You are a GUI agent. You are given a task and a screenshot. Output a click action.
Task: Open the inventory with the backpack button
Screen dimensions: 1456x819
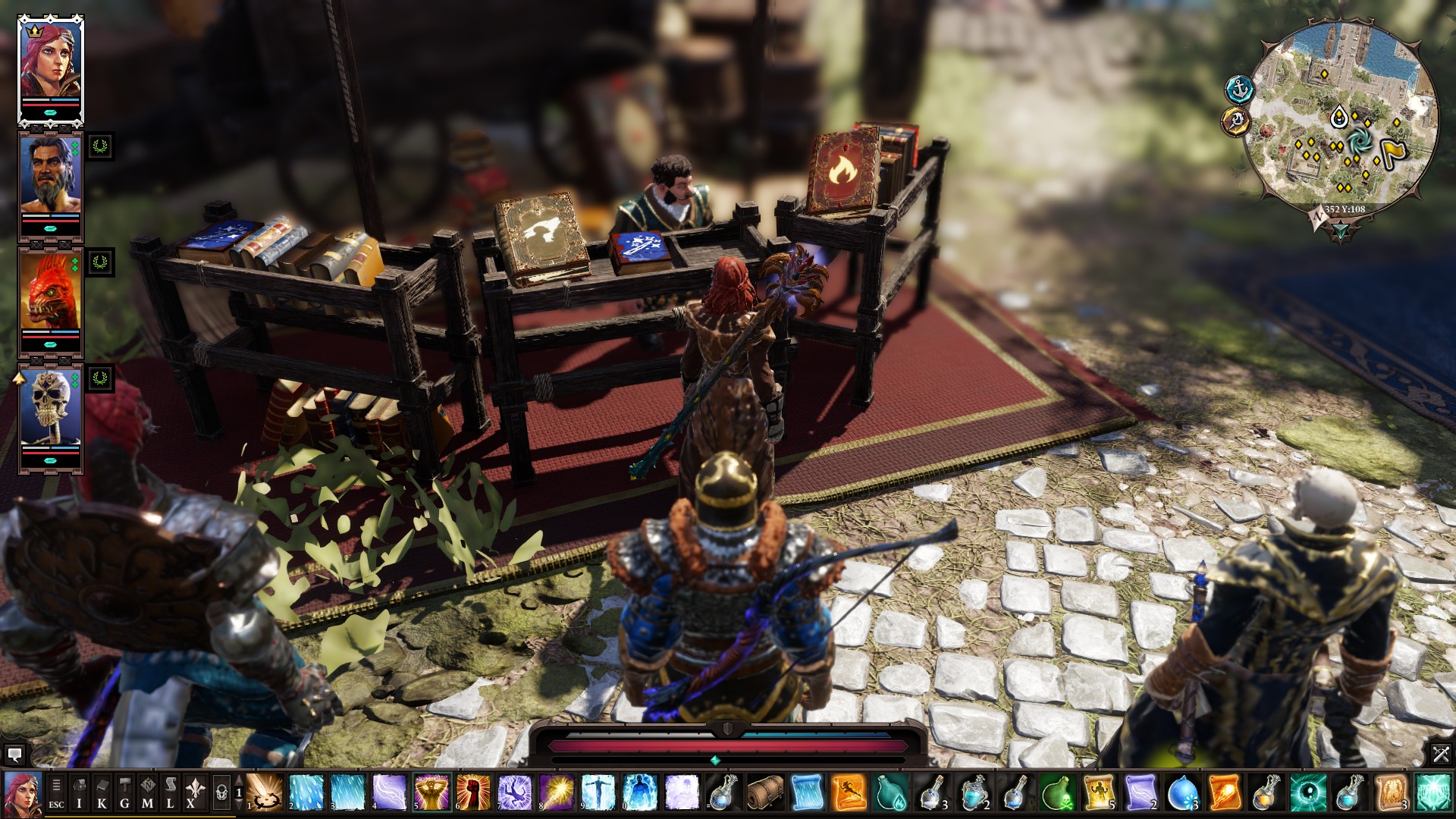click(79, 792)
